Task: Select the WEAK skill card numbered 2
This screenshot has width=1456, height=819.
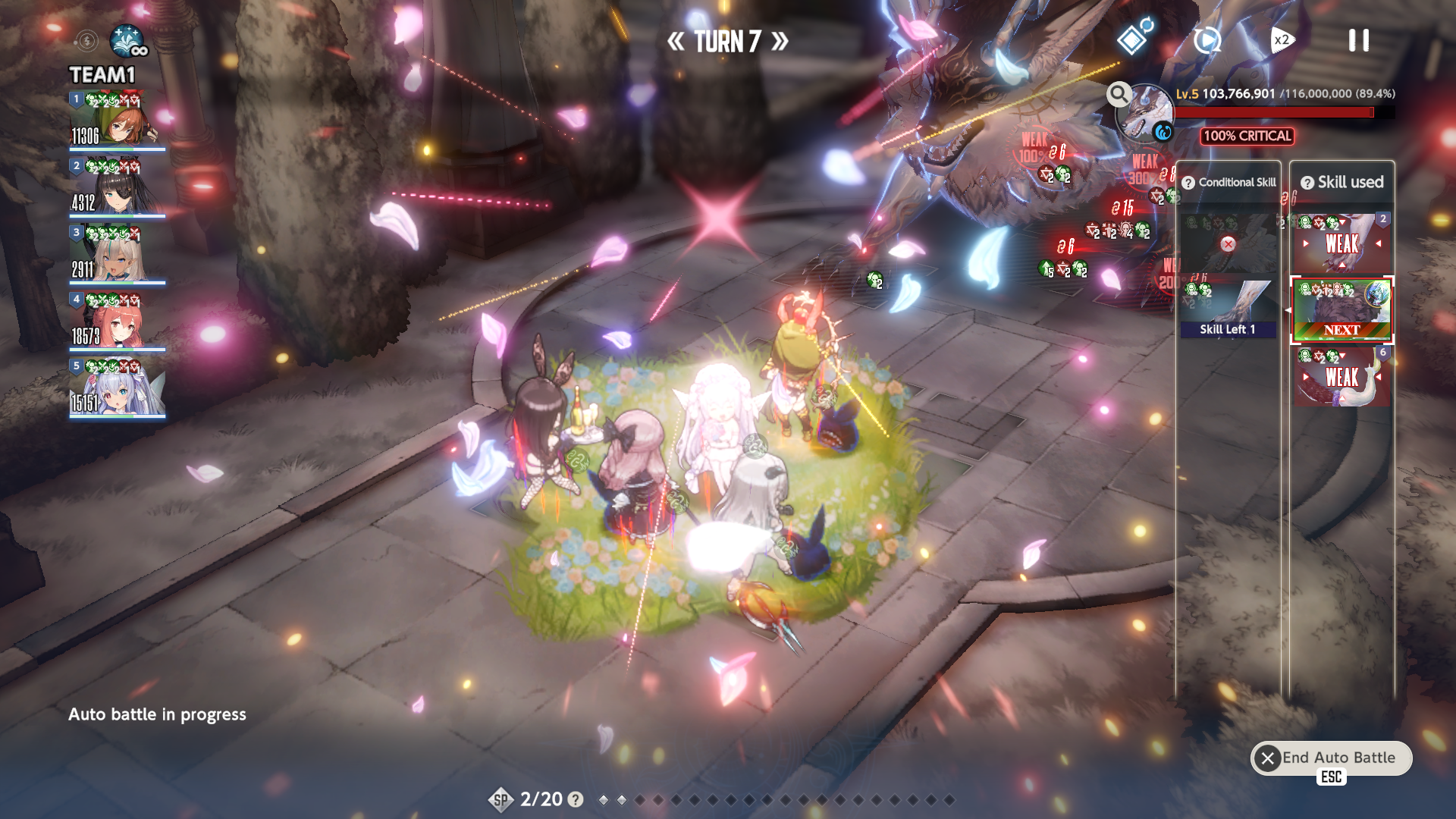Action: [x=1341, y=243]
